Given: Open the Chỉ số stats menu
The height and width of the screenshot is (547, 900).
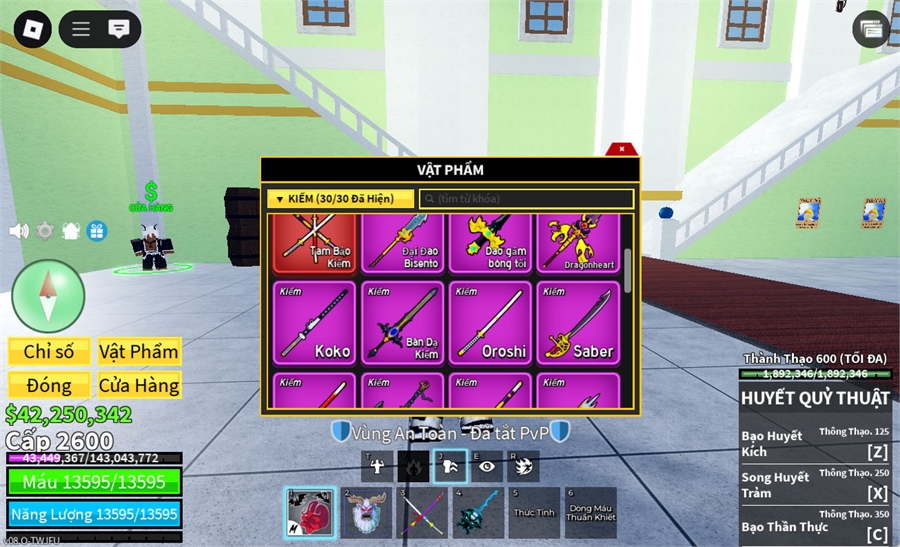Looking at the screenshot, I should (x=49, y=352).
